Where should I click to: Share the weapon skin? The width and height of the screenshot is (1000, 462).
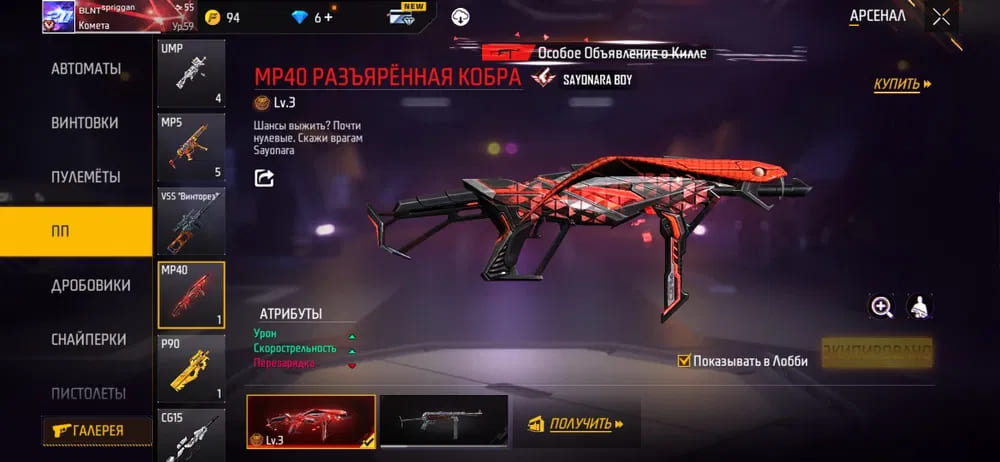[264, 178]
